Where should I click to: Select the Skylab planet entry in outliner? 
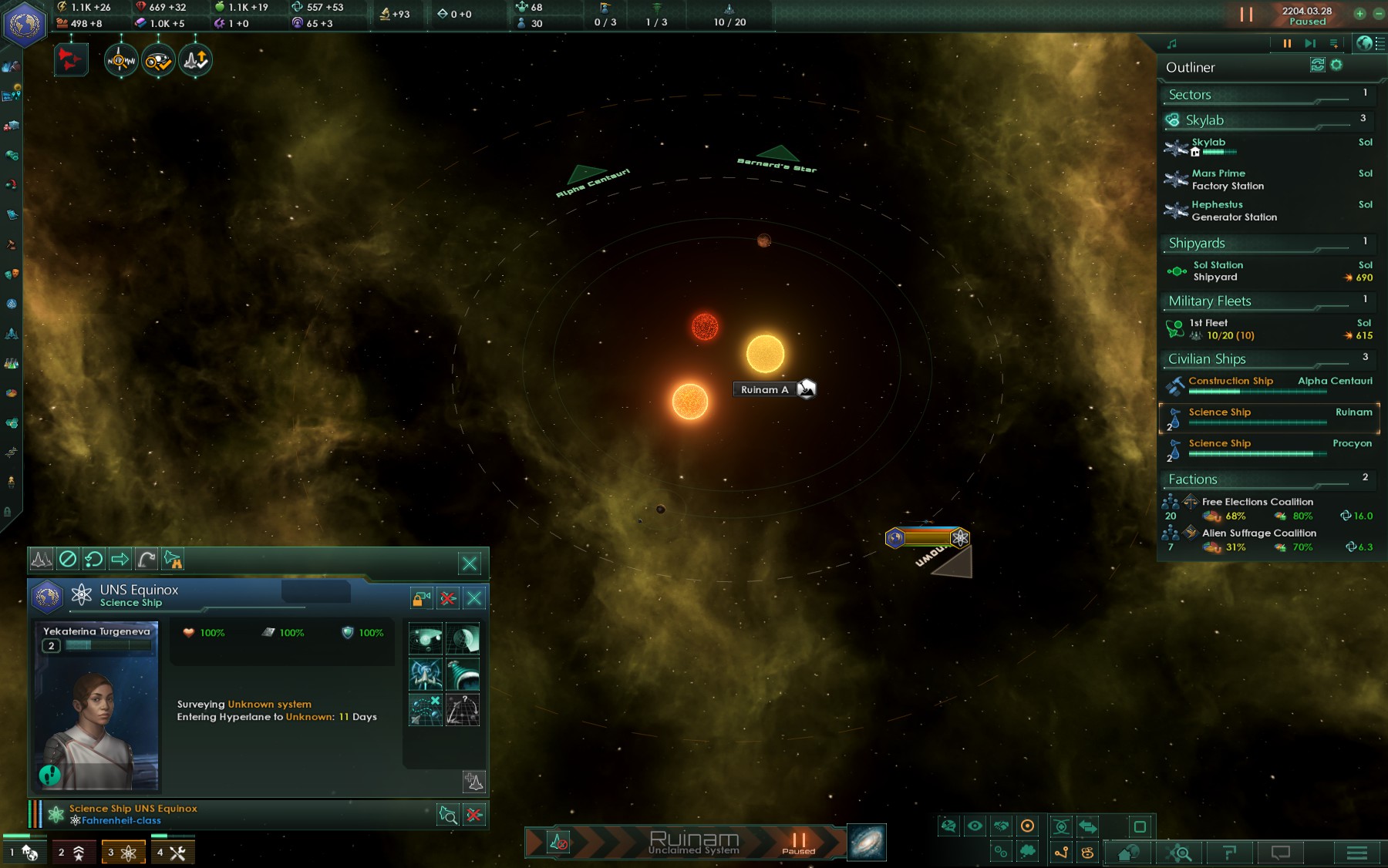1270,146
